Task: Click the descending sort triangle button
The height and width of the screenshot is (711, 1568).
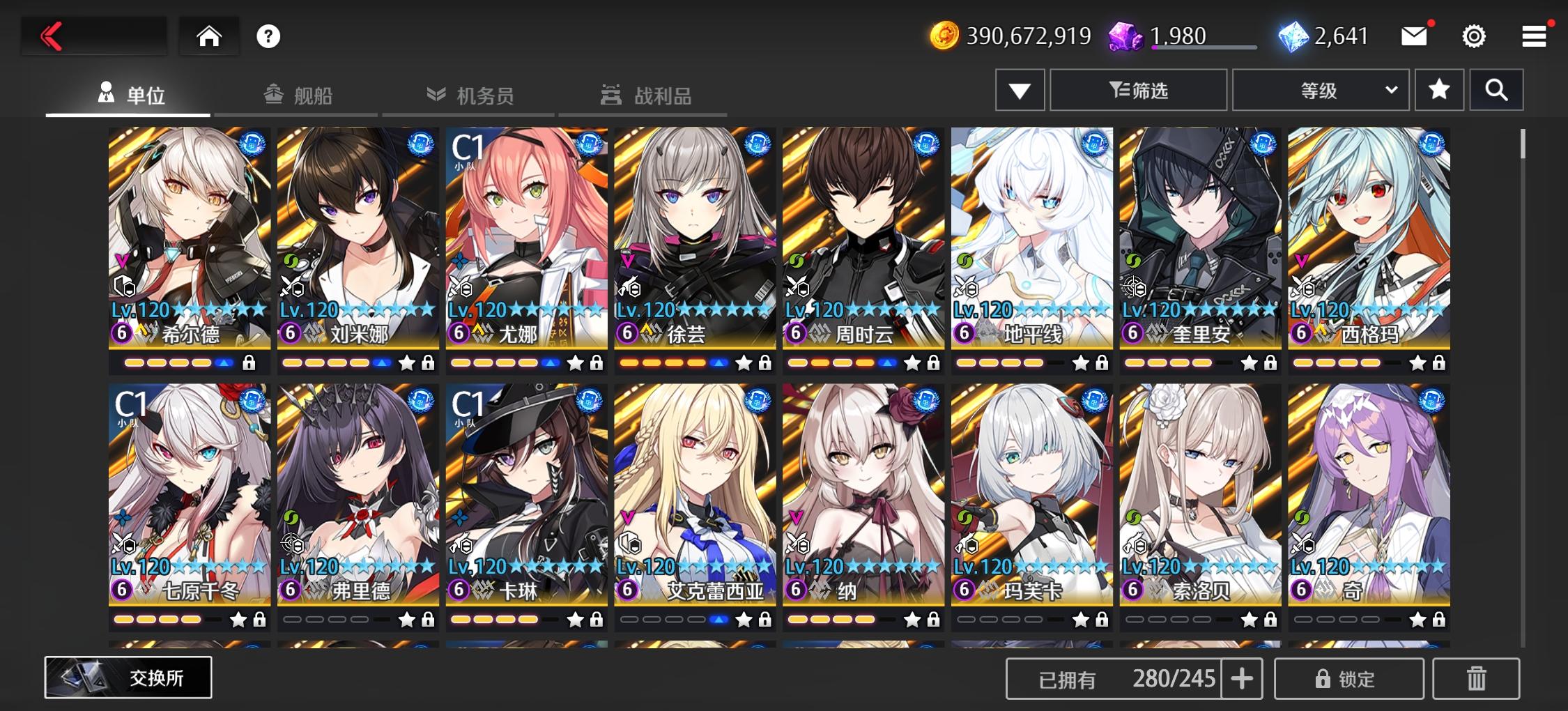Action: 1020,90
